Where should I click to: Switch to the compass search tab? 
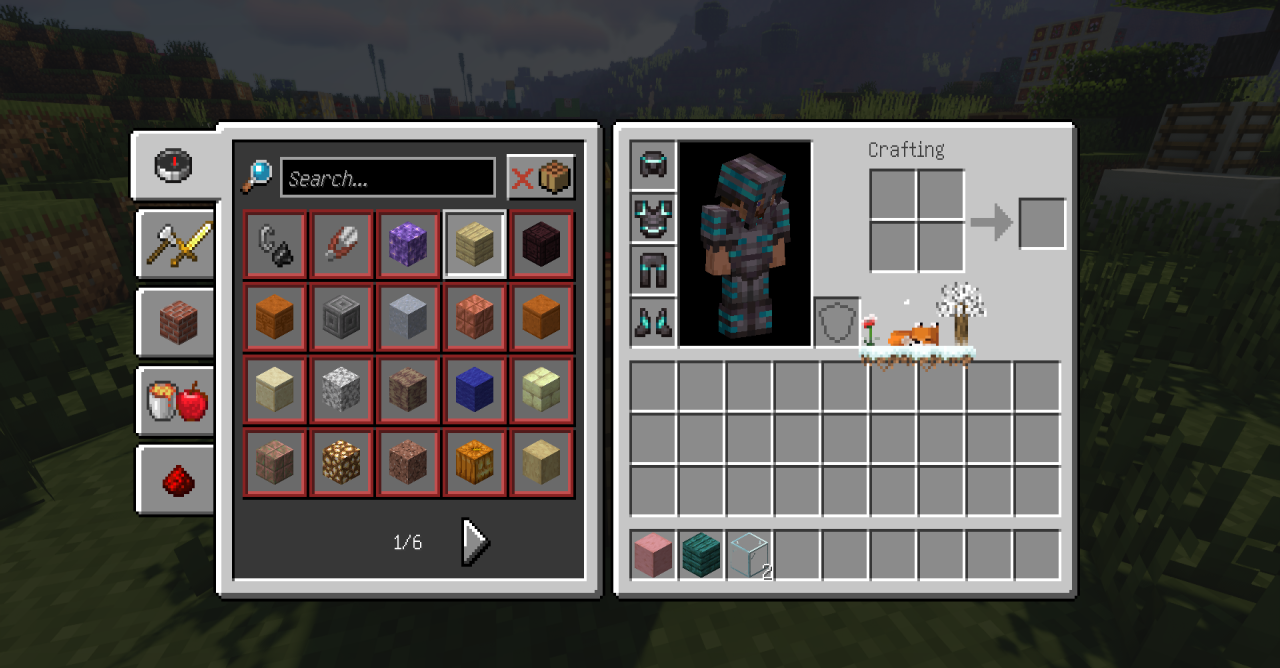coord(173,165)
